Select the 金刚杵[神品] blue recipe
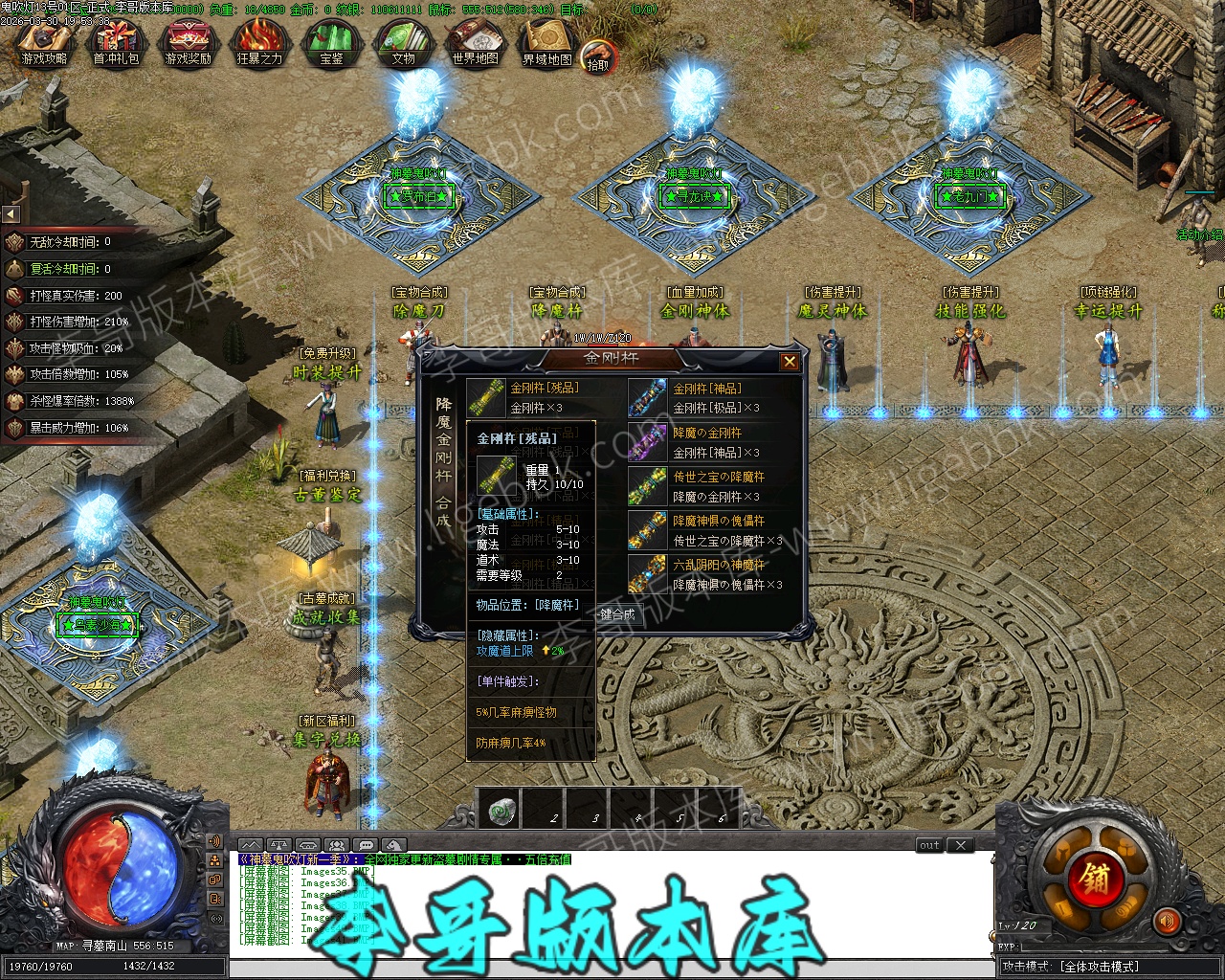The width and height of the screenshot is (1225, 980). tap(647, 397)
